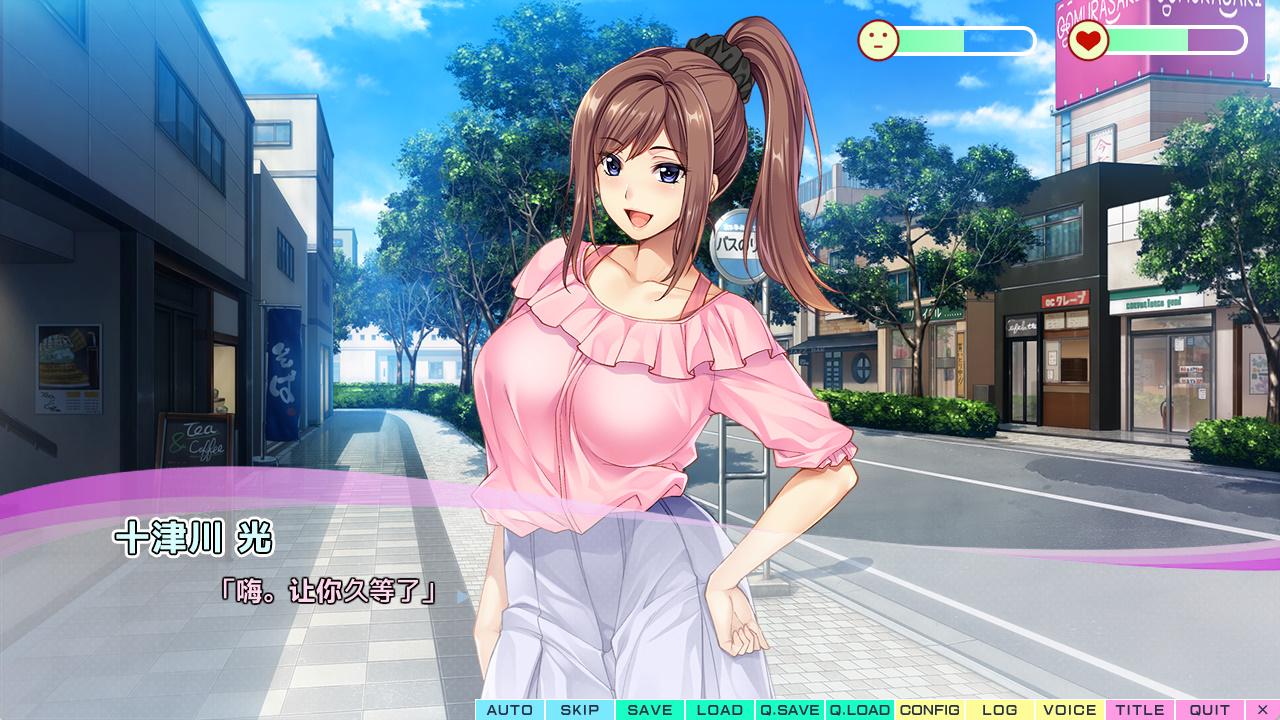The width and height of the screenshot is (1280, 720).
Task: Show the dialogue LOG
Action: pos(1000,710)
